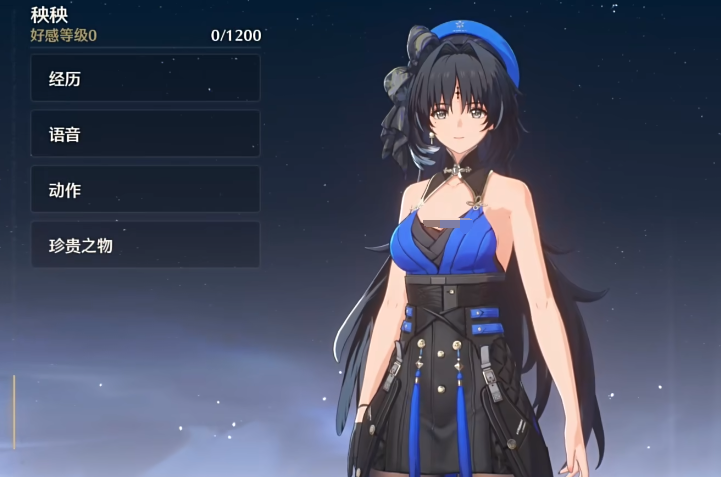The image size is (721, 477).
Task: Show the 动作 list
Action: tap(145, 190)
